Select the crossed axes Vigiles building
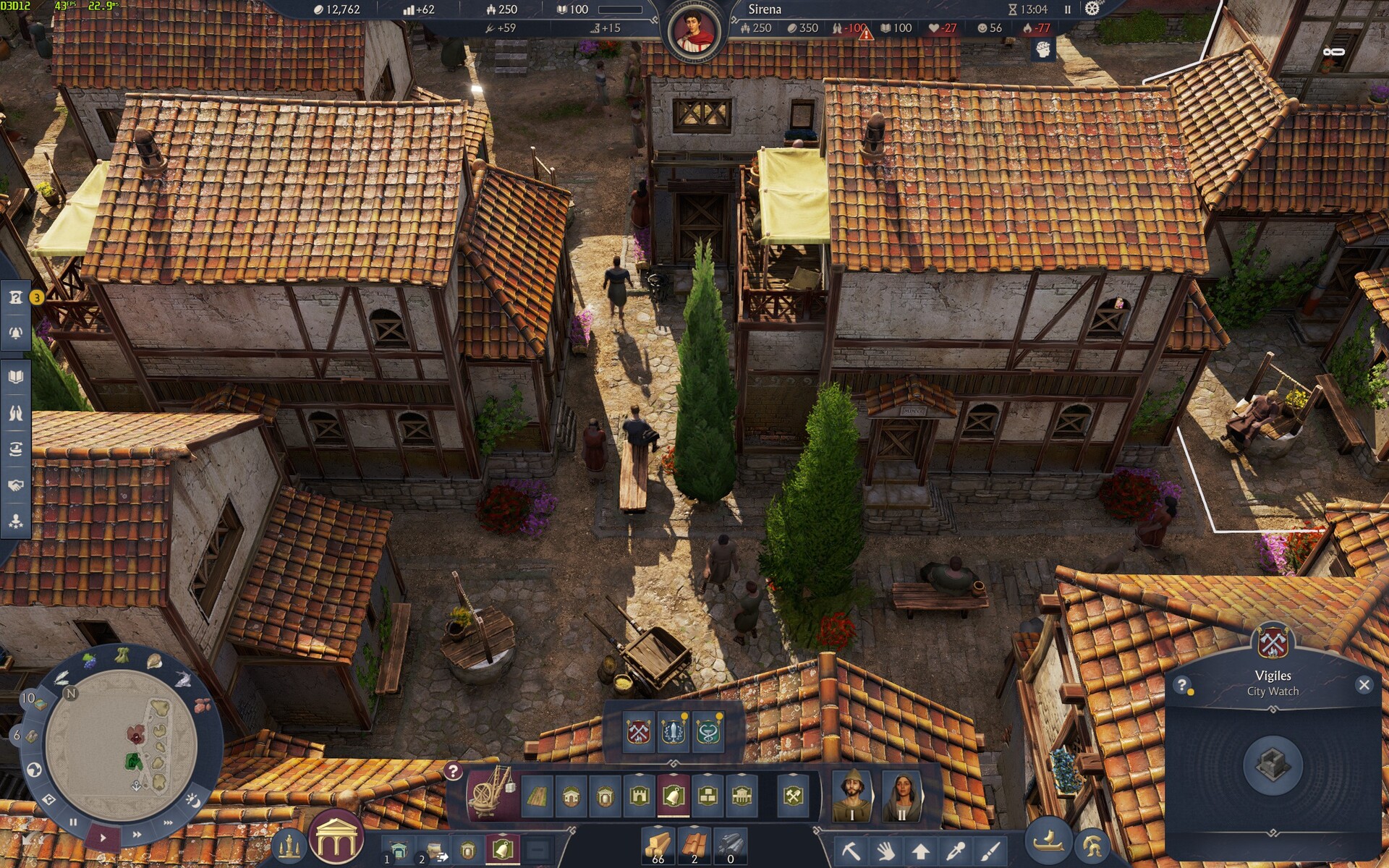 (x=639, y=731)
